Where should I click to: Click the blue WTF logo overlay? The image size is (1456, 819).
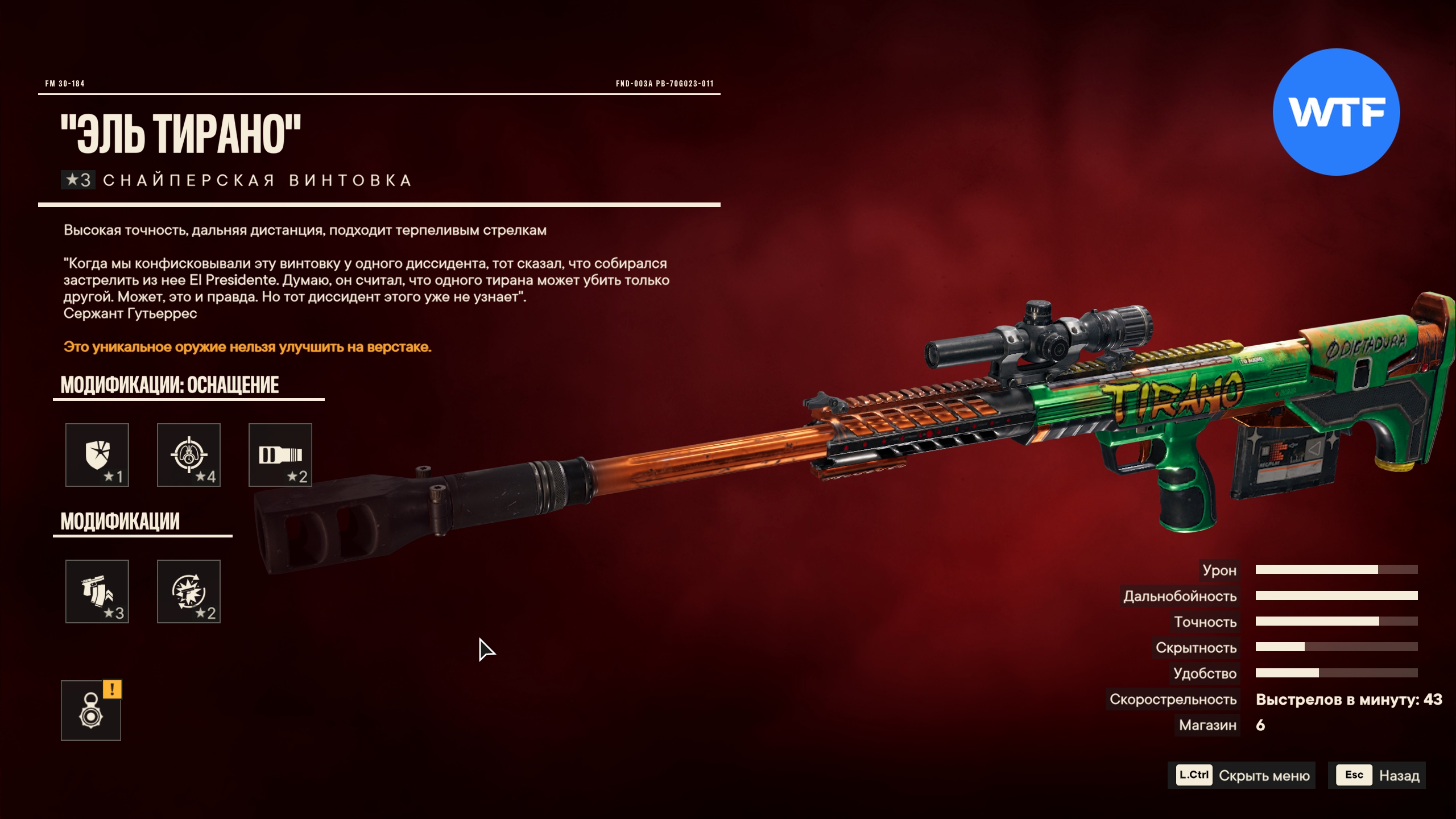click(x=1336, y=112)
